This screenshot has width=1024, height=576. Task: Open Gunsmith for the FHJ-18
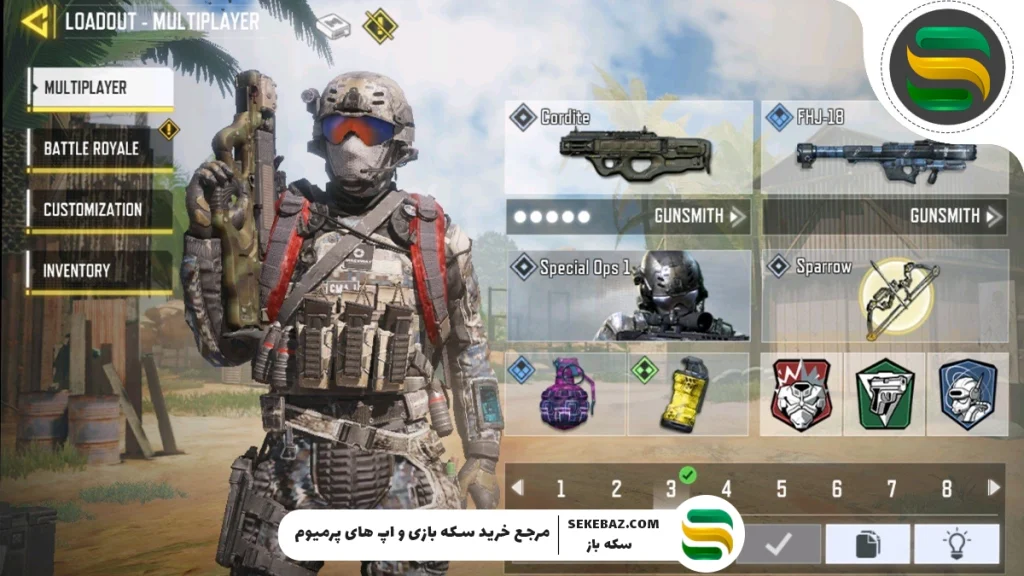coord(955,216)
